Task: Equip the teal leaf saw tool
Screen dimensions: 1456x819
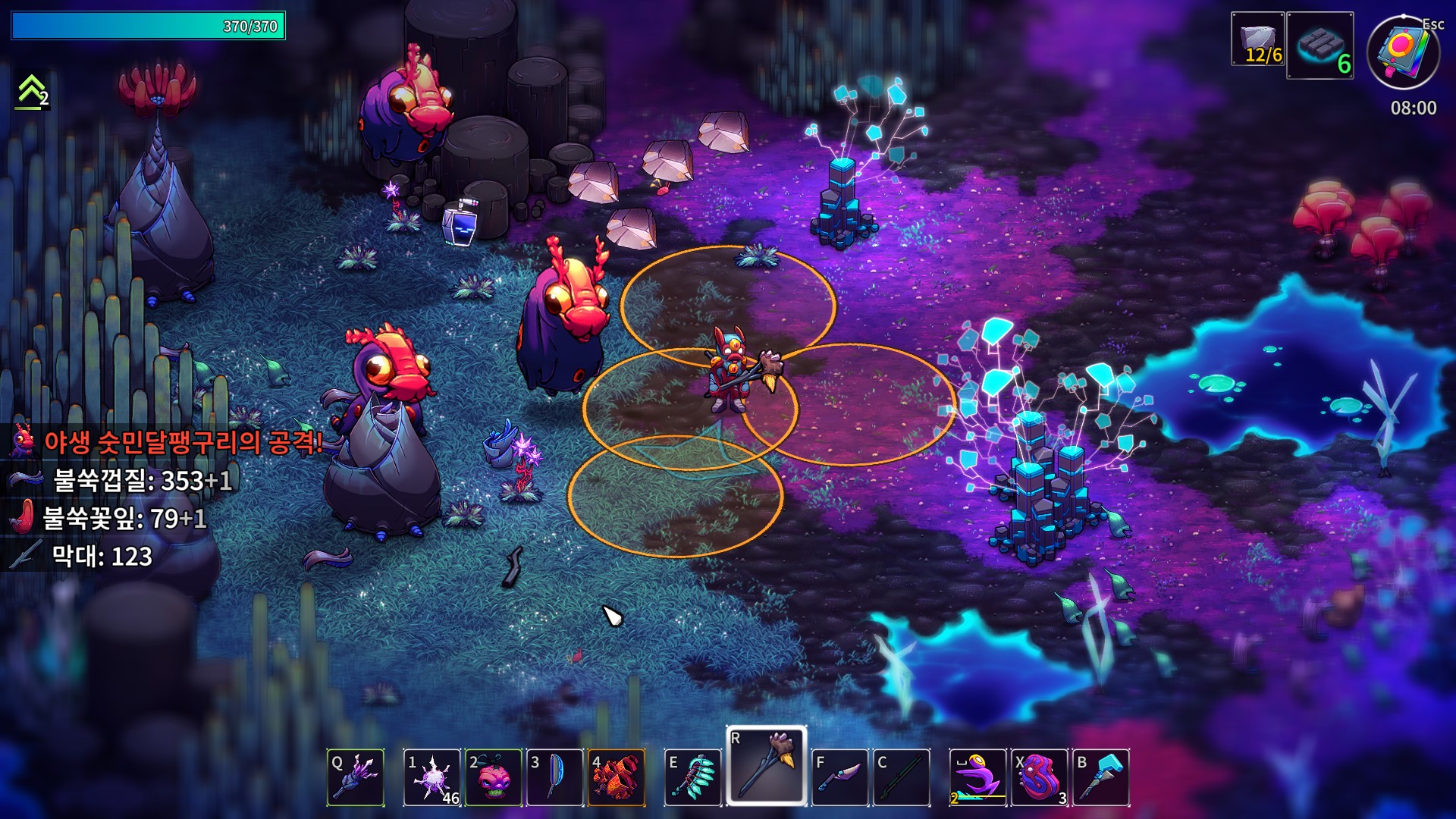Action: [693, 777]
